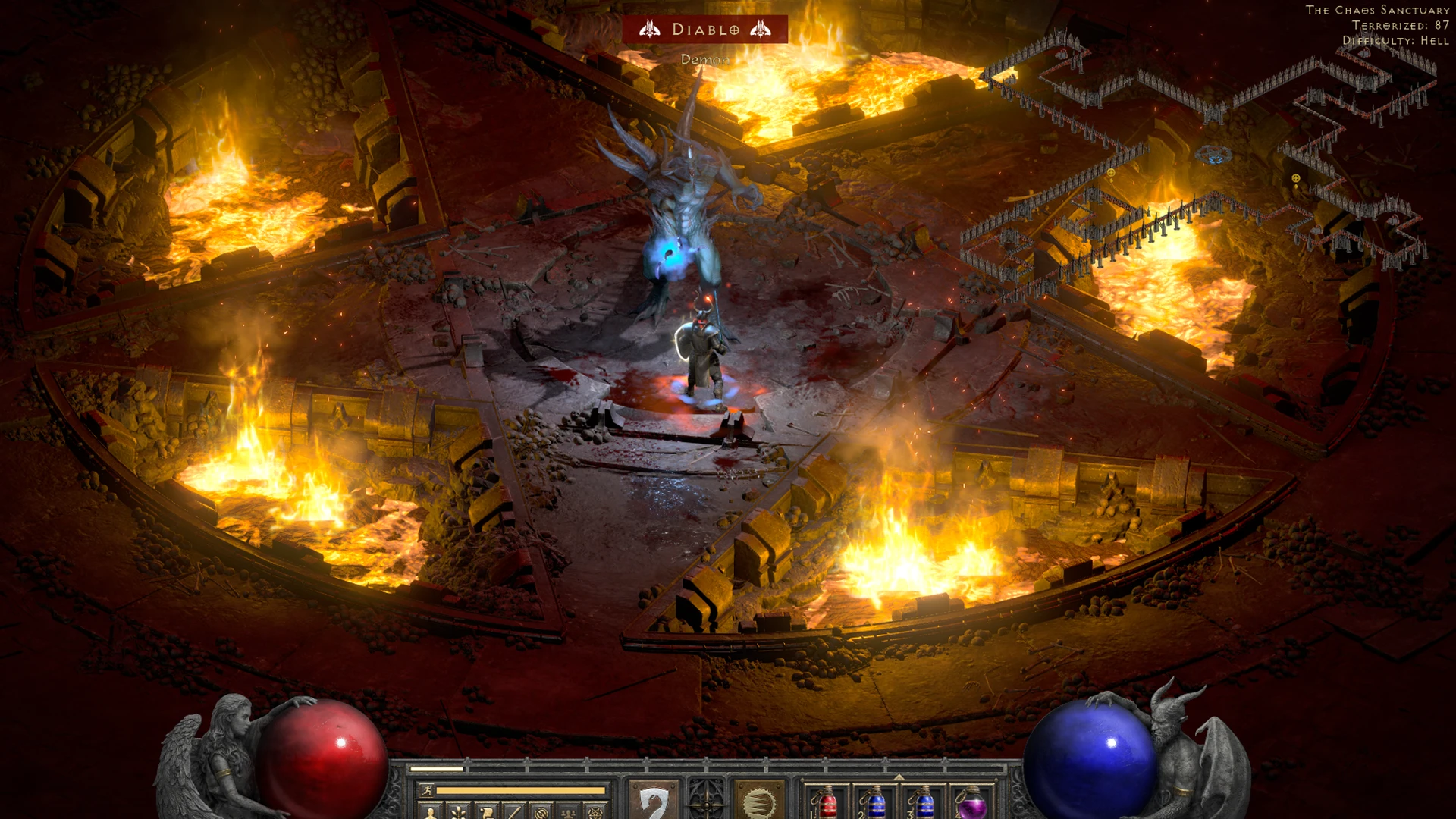Open the Skill Tree icon
This screenshot has width=1456, height=819.
459,811
